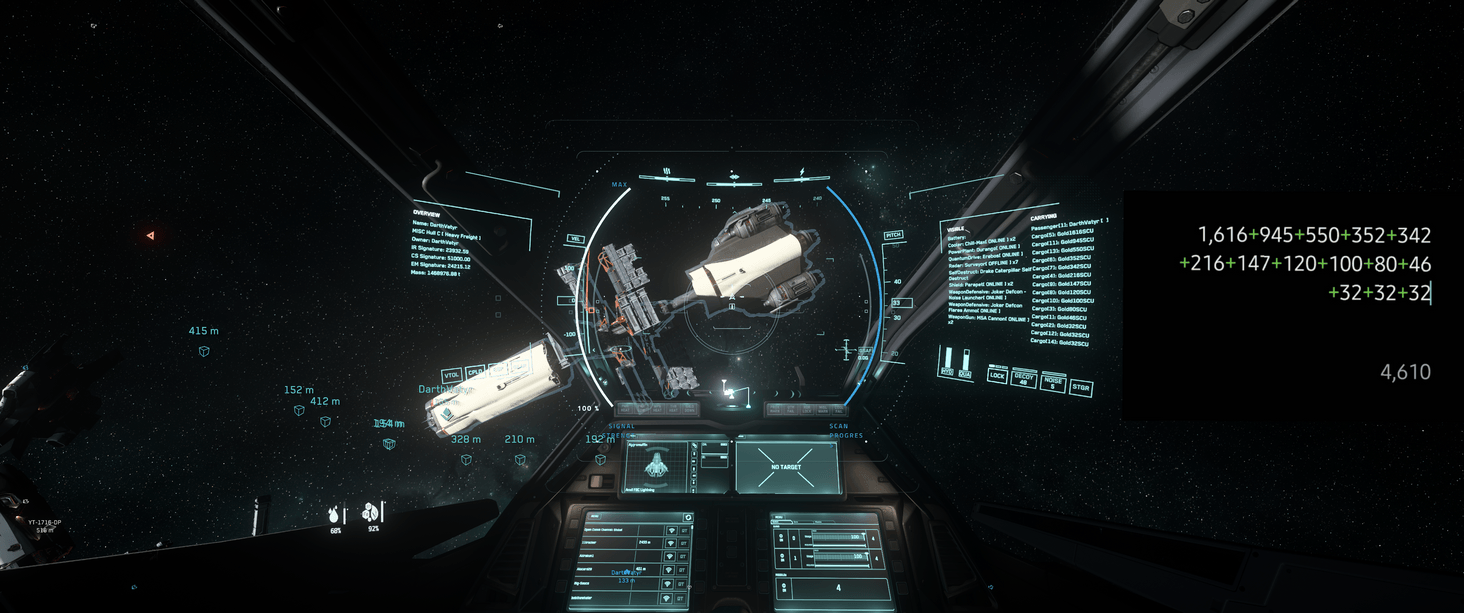Toggle the VTOL indicator

tap(451, 375)
